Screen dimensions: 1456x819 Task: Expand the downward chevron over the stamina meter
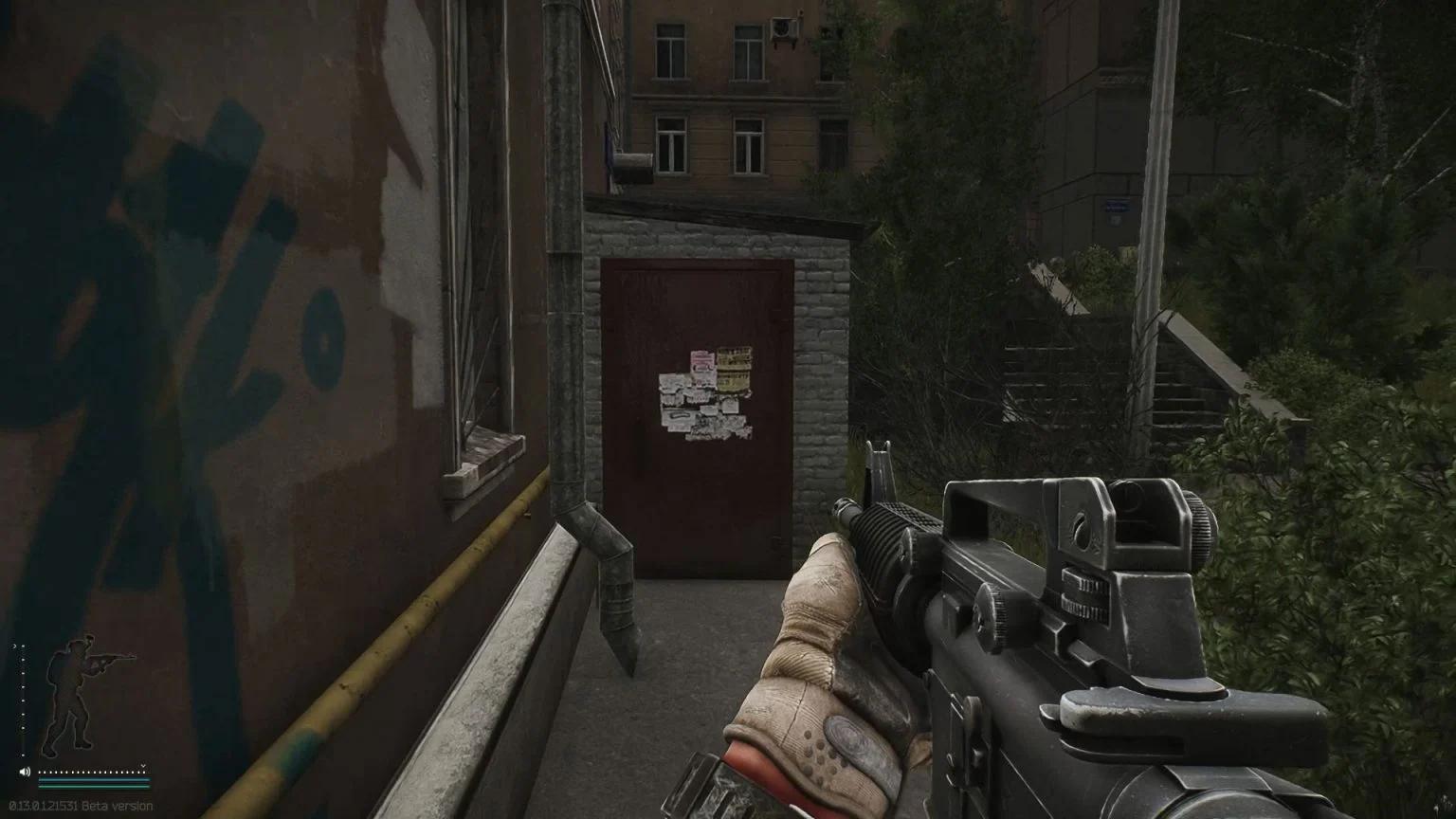coord(142,765)
